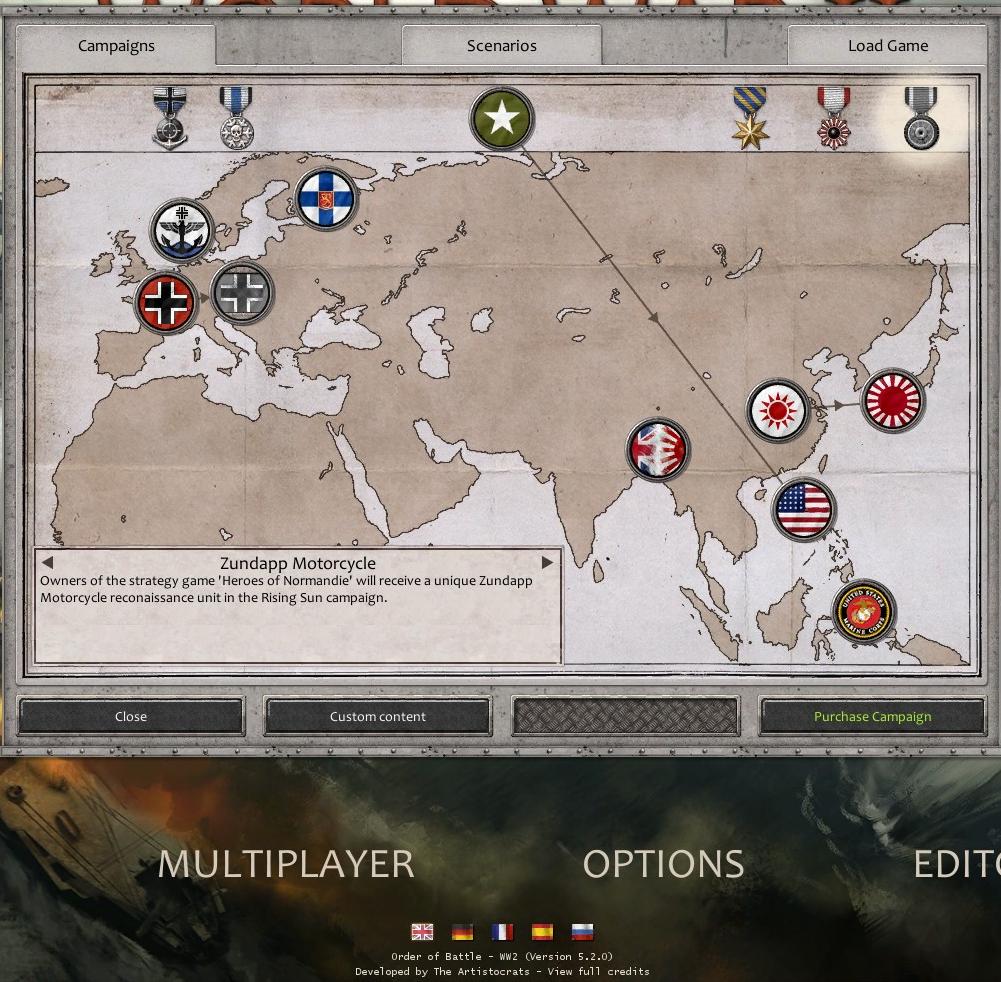
Task: Close the campaign selection window
Action: 131,716
